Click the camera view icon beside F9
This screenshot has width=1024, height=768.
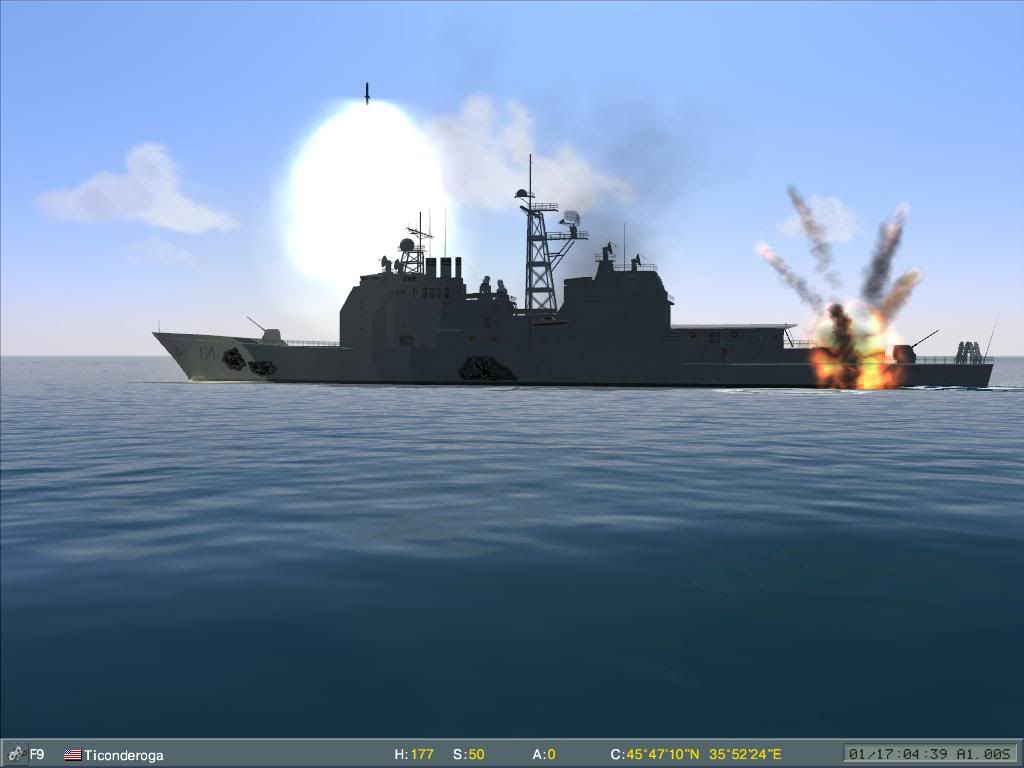[15, 754]
